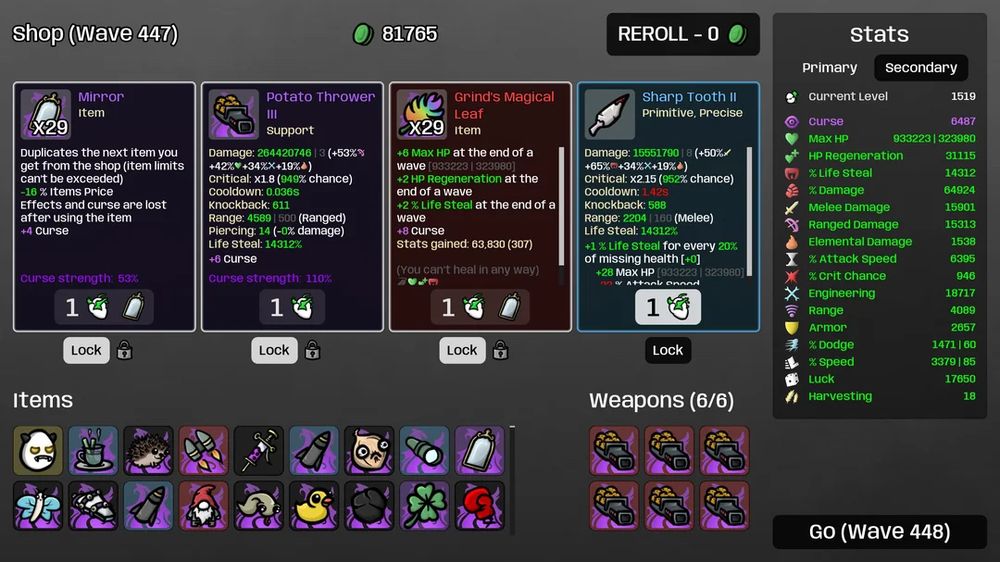Start the next wave with Go
This screenshot has height=562, width=1000.
pyautogui.click(x=879, y=532)
